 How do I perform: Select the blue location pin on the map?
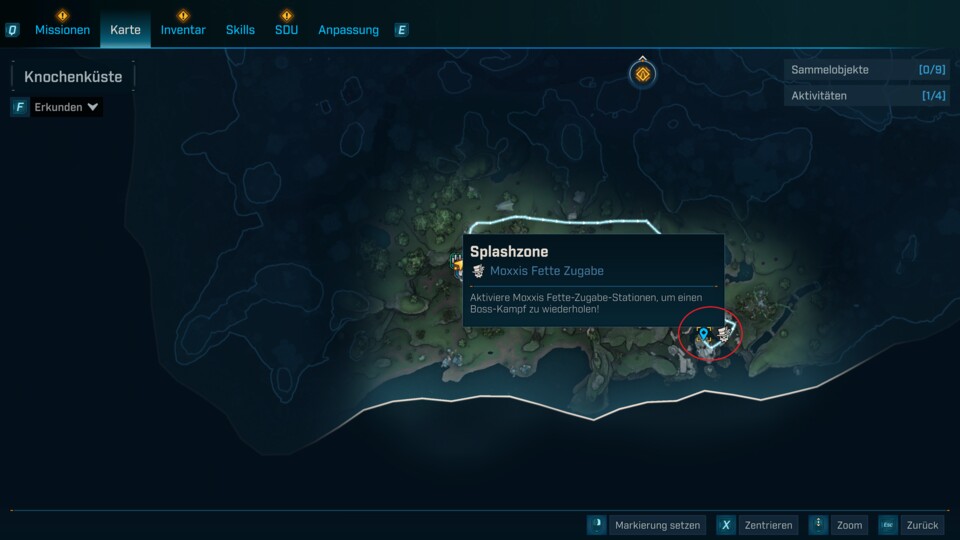click(703, 334)
